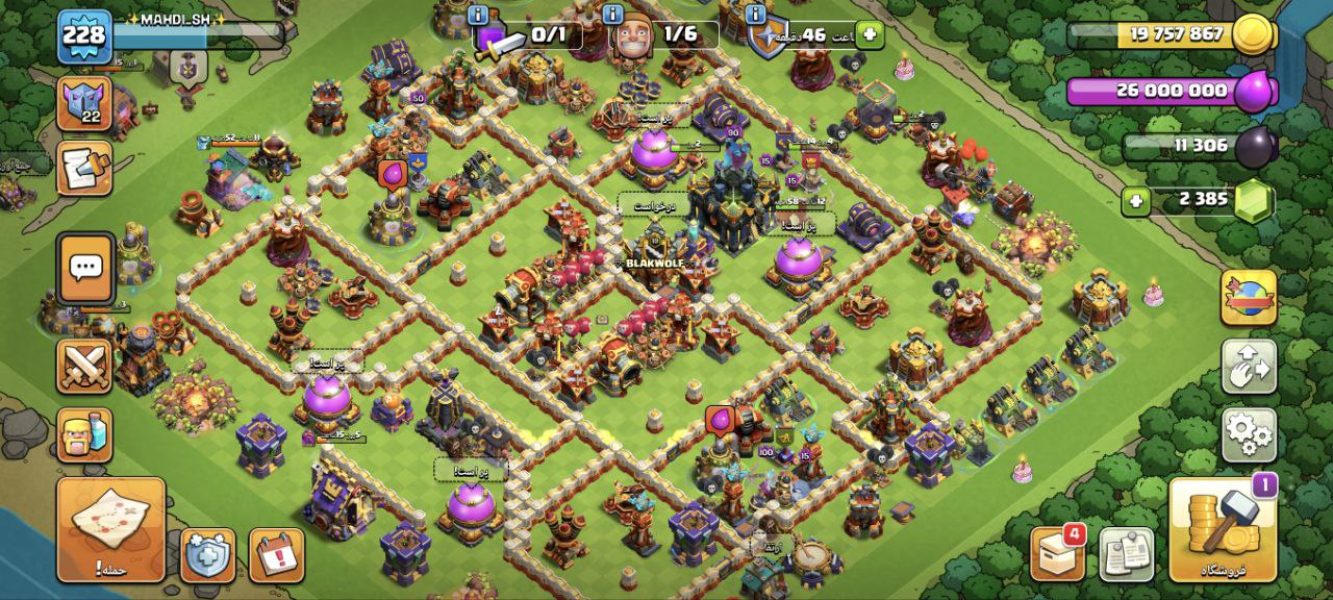Open the army barbarian and potion button
The width and height of the screenshot is (1333, 600).
(84, 434)
